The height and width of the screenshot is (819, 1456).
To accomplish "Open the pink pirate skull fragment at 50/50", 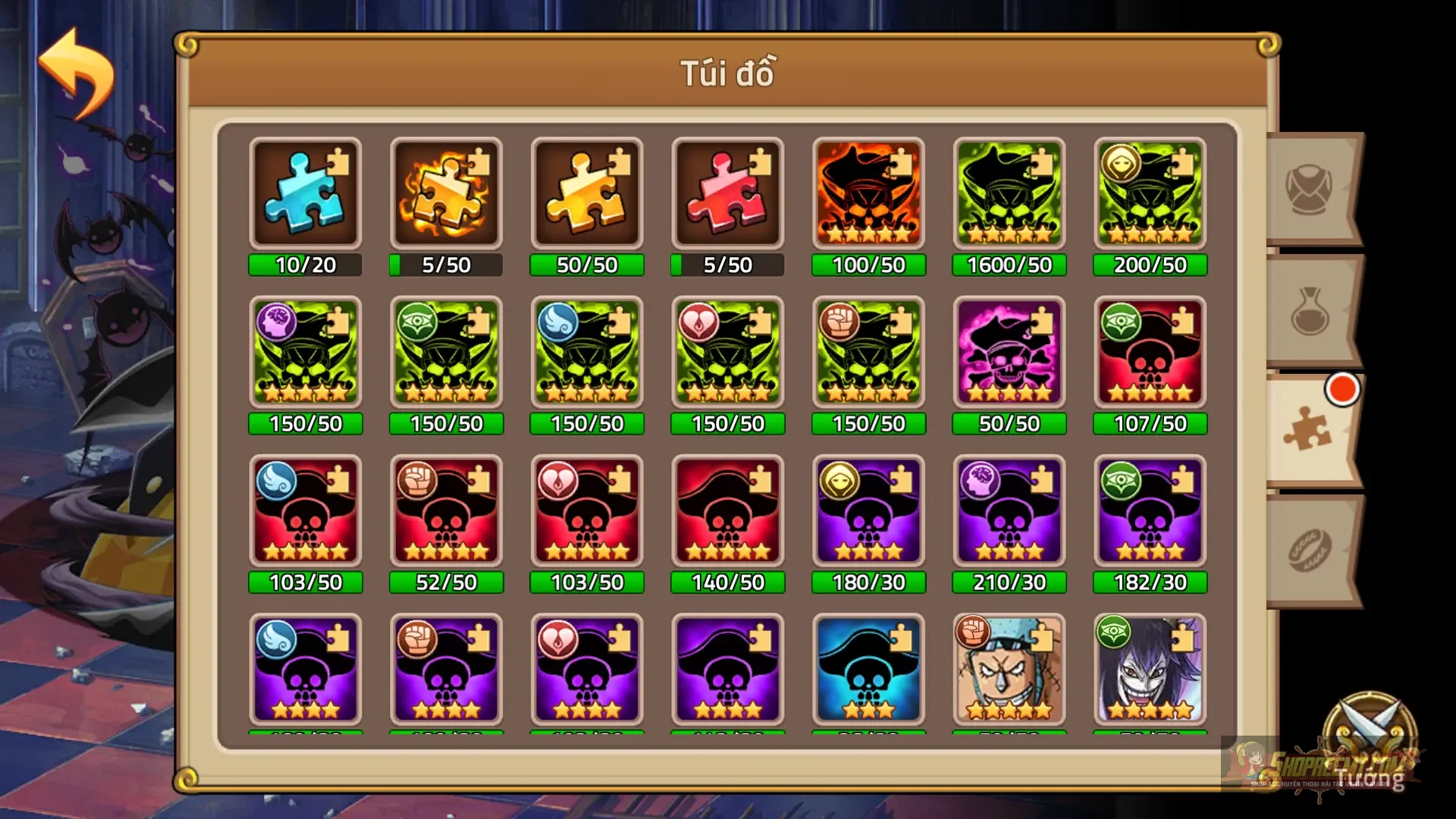I will 1009,353.
